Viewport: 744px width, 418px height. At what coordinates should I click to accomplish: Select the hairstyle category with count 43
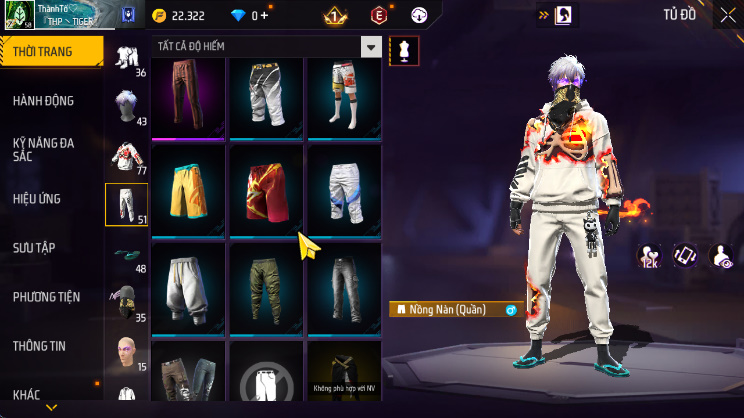click(x=126, y=105)
